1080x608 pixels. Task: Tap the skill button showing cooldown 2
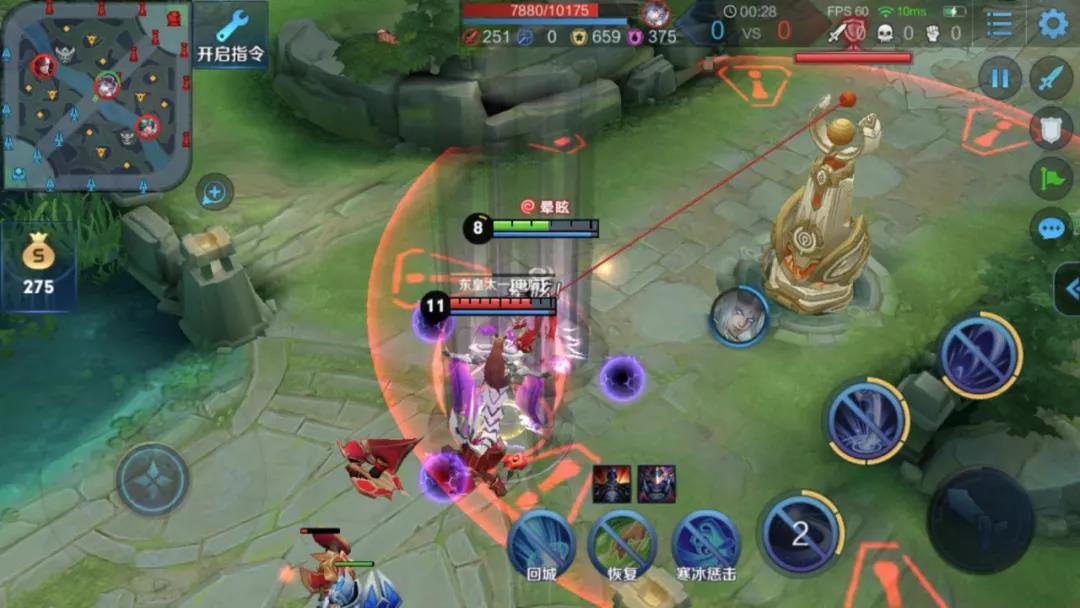(x=800, y=534)
